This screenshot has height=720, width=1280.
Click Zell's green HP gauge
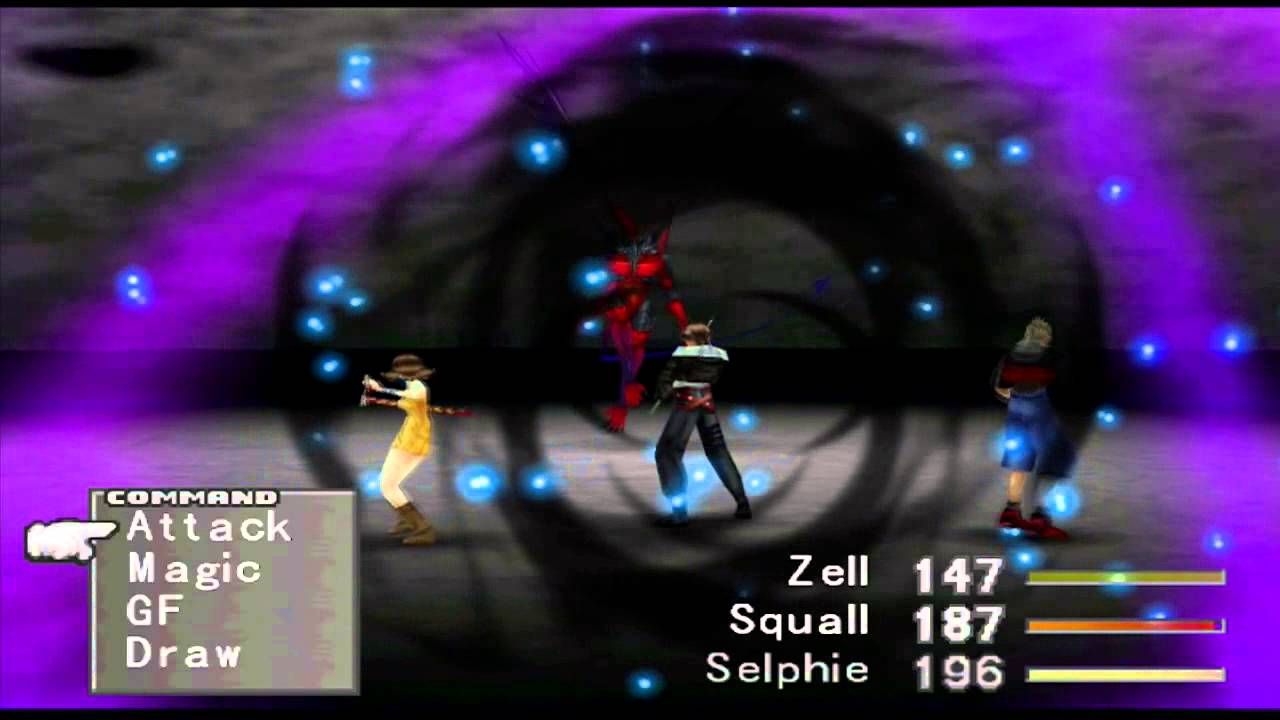(1128, 577)
